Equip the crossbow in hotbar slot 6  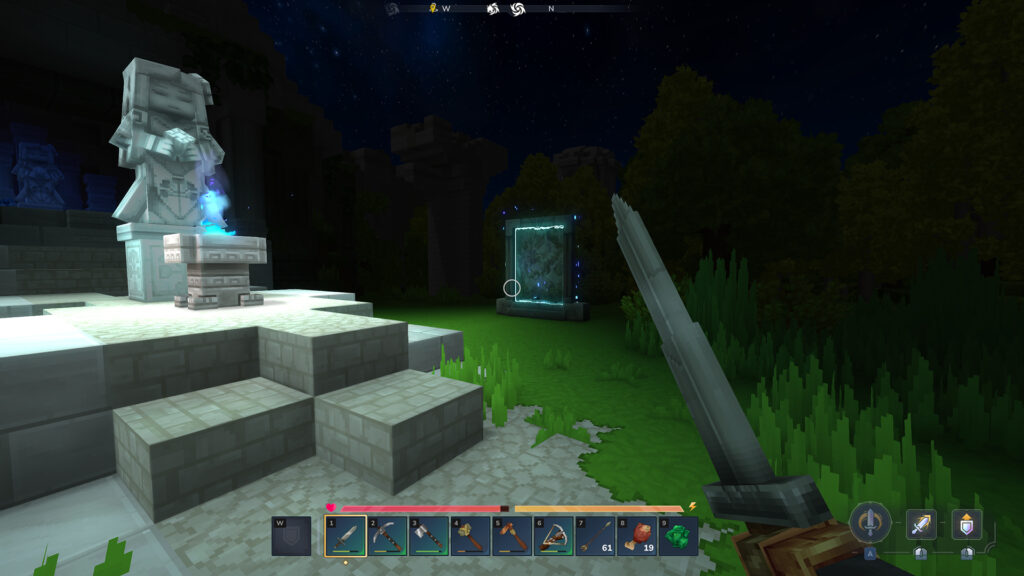tap(553, 535)
